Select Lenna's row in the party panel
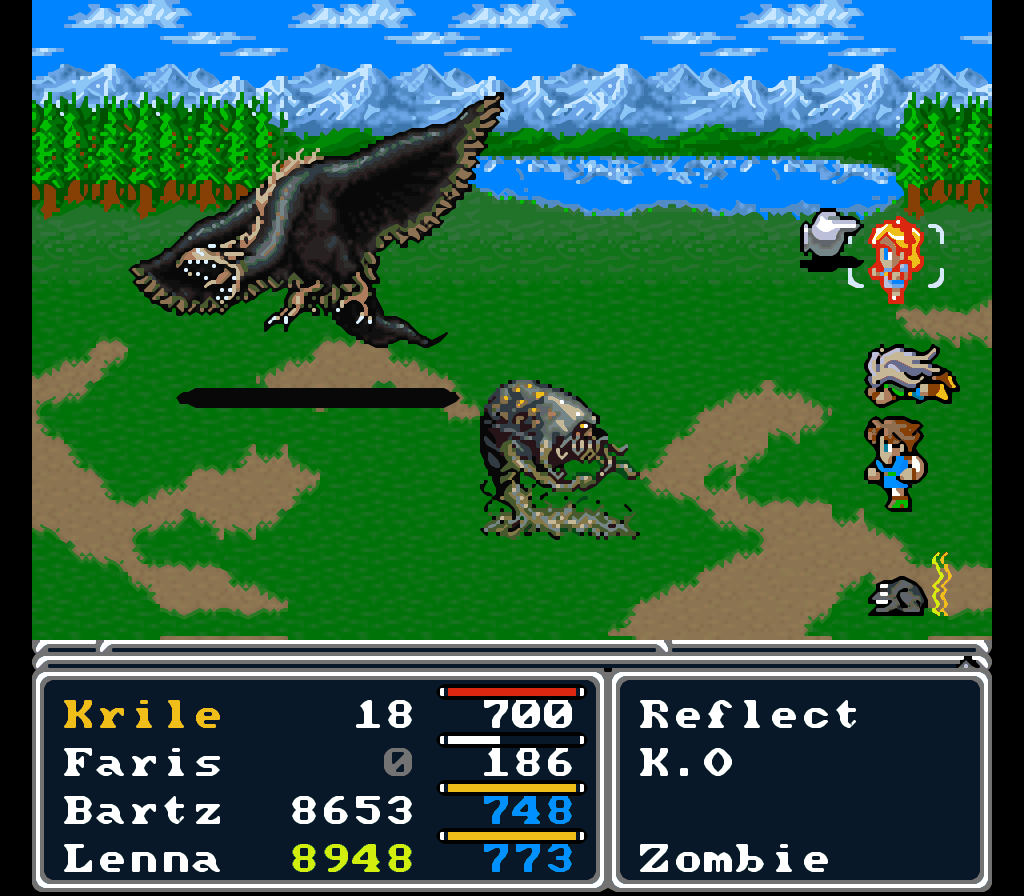The width and height of the screenshot is (1024, 896). tap(143, 859)
